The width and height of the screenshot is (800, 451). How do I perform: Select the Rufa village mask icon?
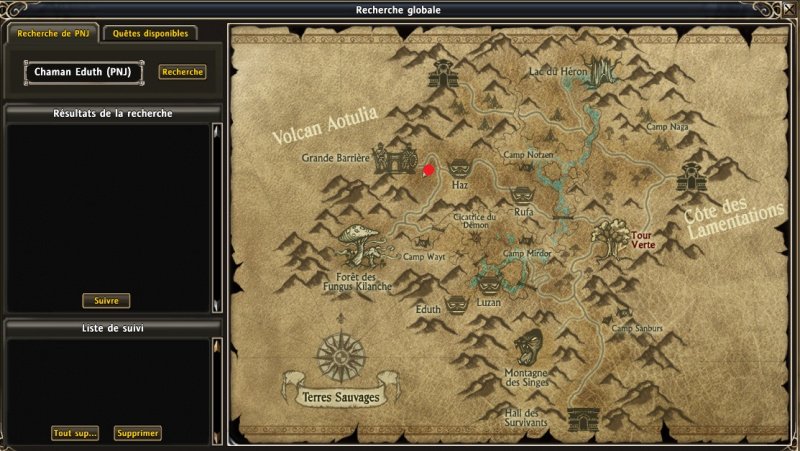521,195
